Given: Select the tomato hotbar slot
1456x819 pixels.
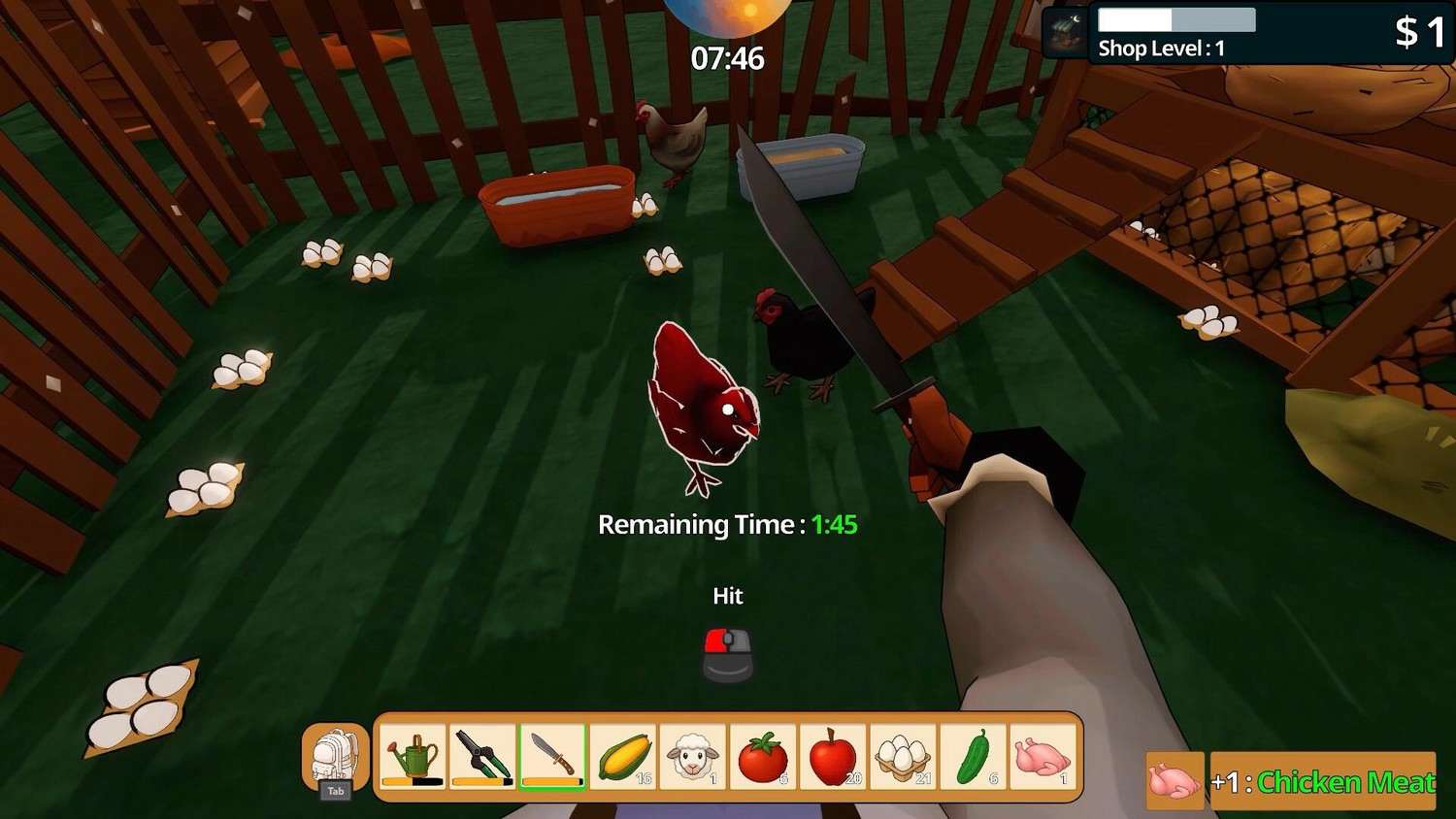Looking at the screenshot, I should [x=763, y=757].
